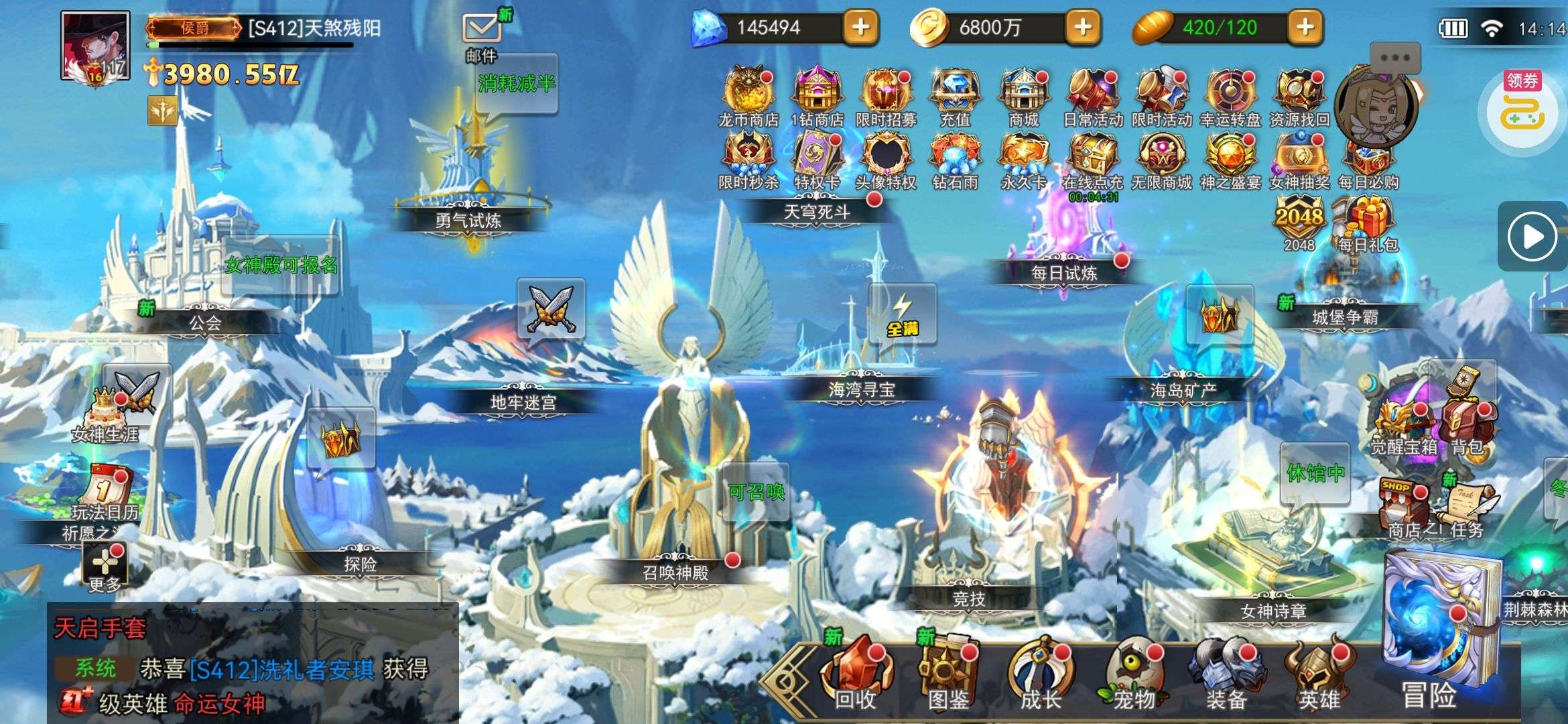Open the 邮件 mail inbox
Screen dimensions: 1568x724
(481, 30)
